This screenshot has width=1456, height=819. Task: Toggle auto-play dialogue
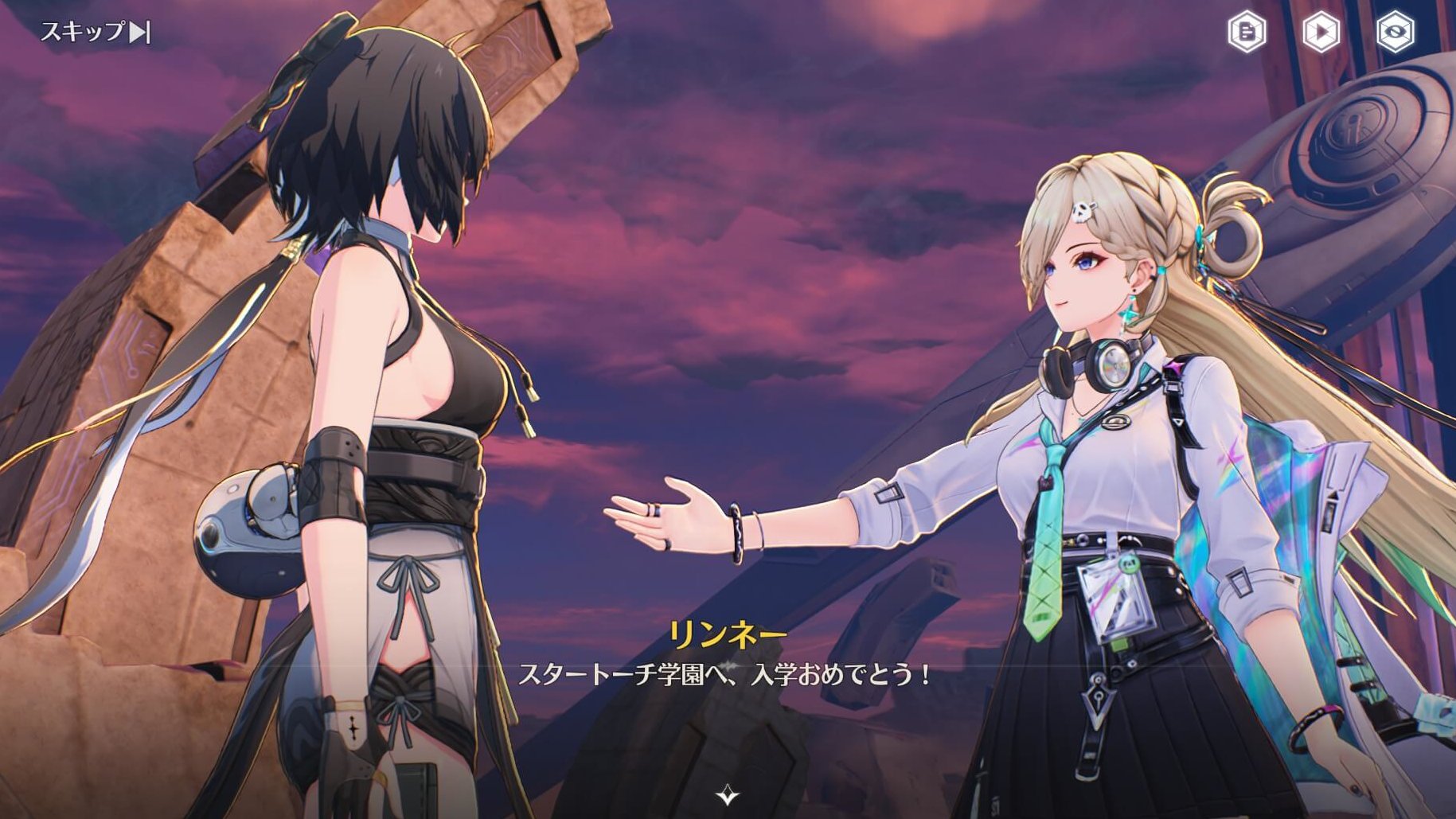(x=1321, y=33)
